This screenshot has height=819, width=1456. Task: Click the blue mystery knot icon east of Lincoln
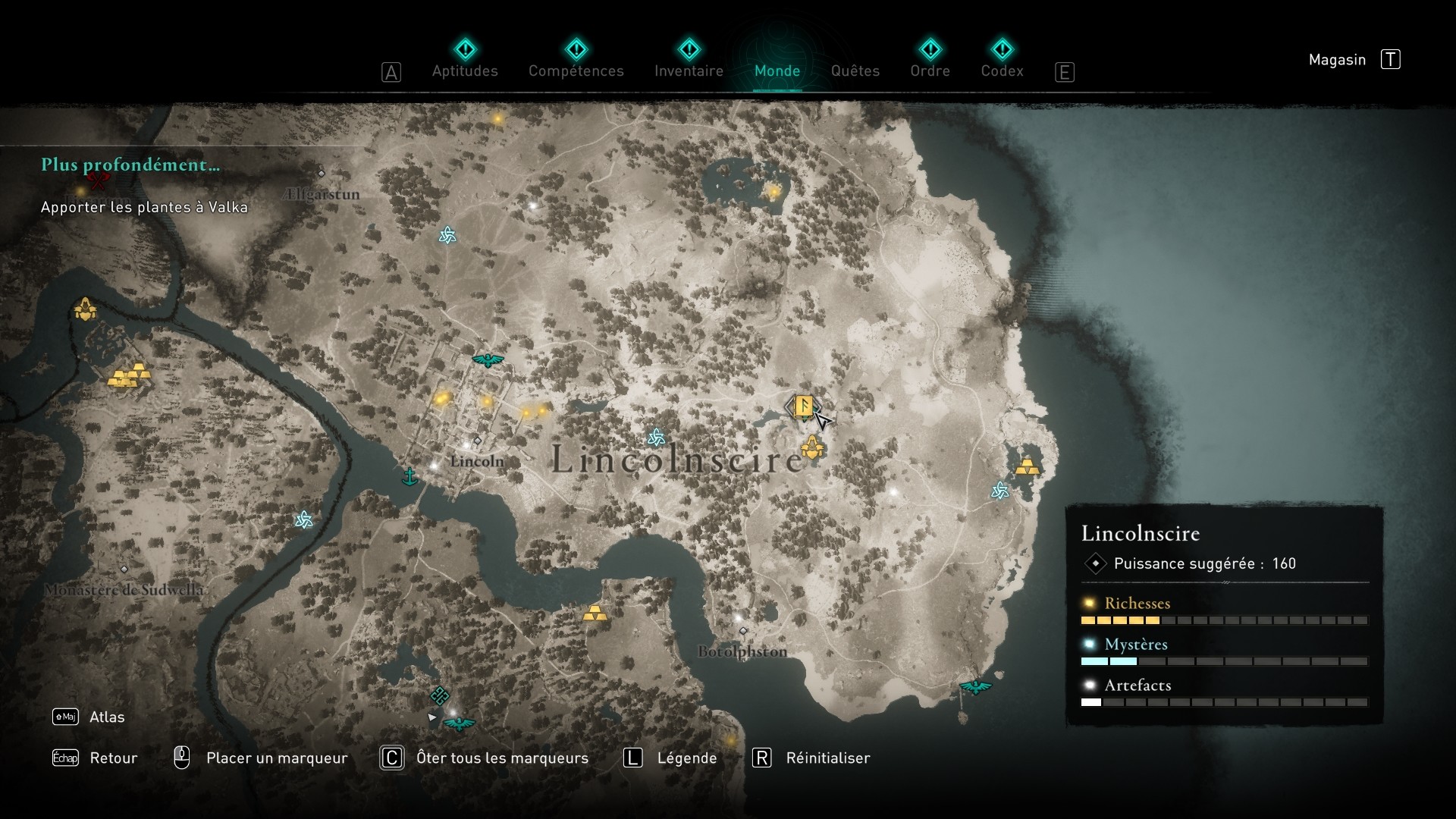coord(657,436)
